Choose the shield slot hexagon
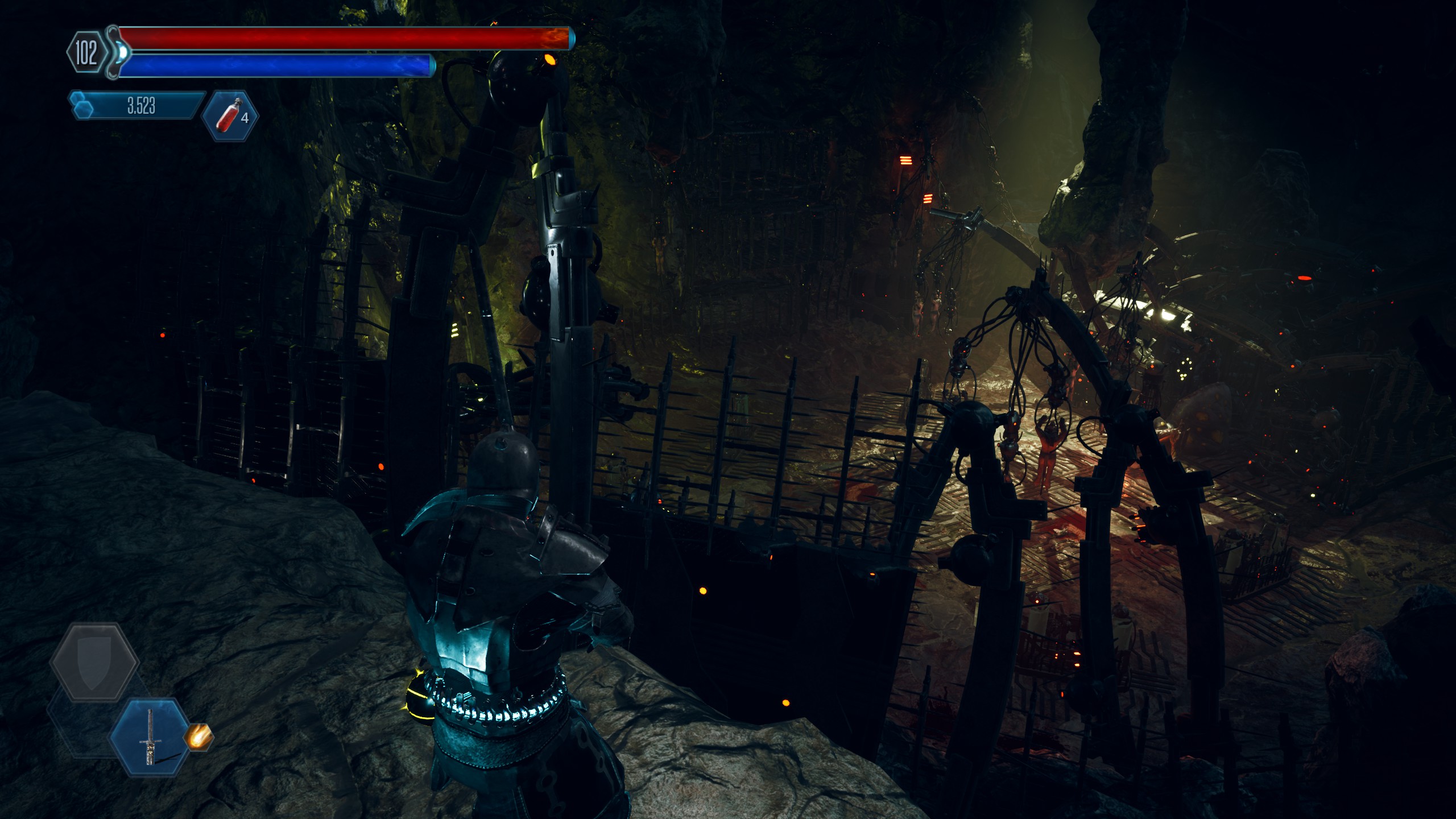The width and height of the screenshot is (1456, 819). coord(94,662)
